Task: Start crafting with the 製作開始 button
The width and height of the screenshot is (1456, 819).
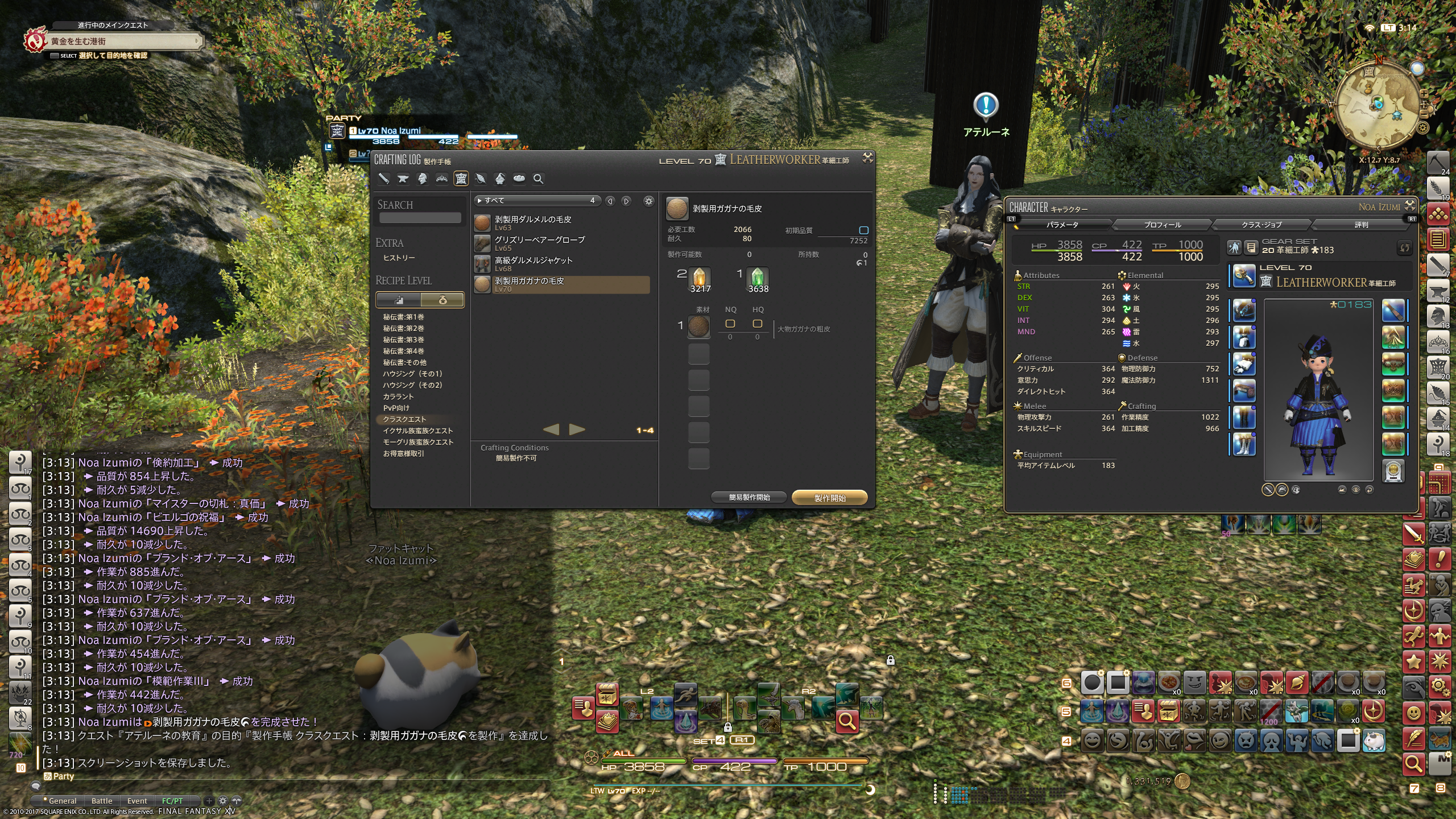Action: [829, 498]
